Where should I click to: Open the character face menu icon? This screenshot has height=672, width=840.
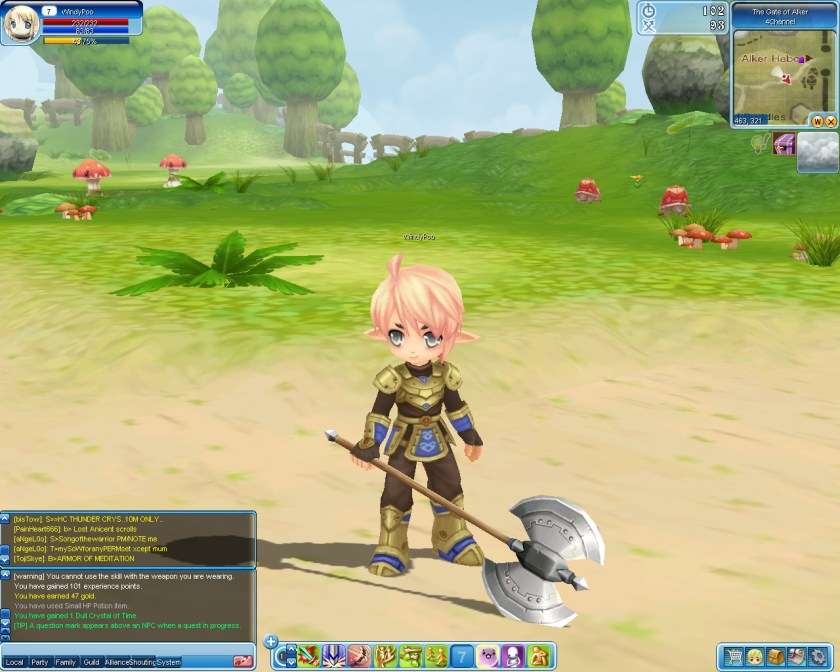pyautogui.click(x=755, y=657)
